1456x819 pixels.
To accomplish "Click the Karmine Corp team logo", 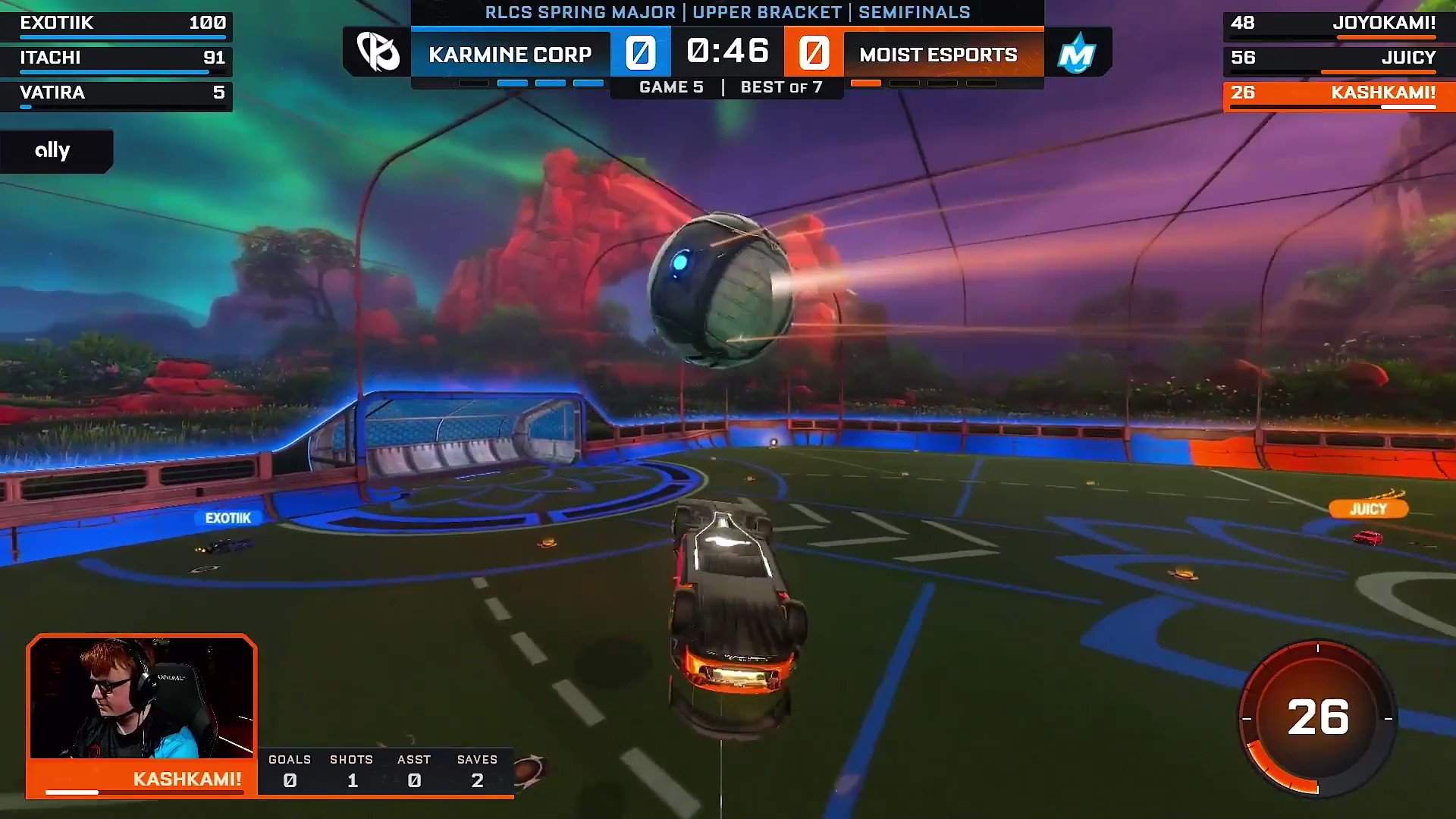I will click(377, 52).
